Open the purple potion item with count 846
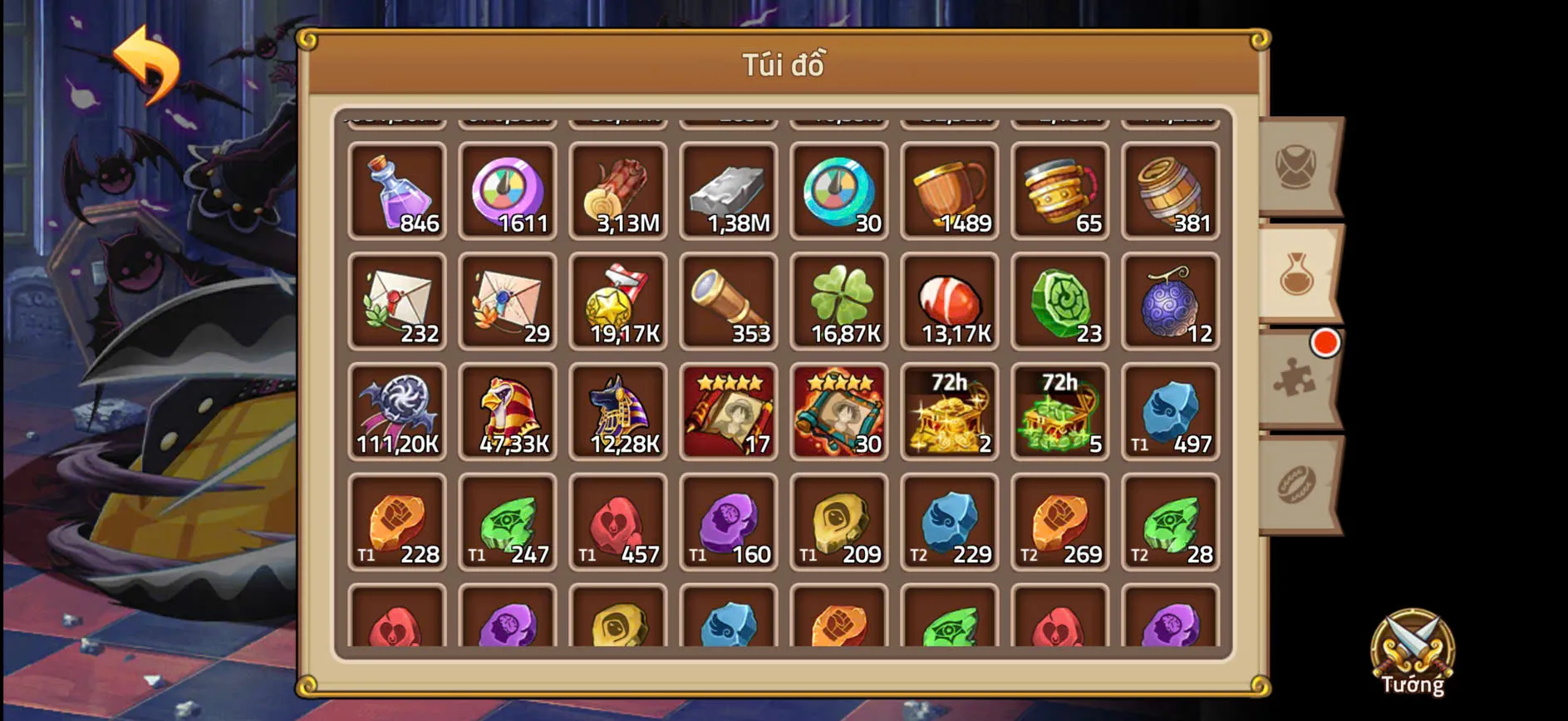 [397, 193]
